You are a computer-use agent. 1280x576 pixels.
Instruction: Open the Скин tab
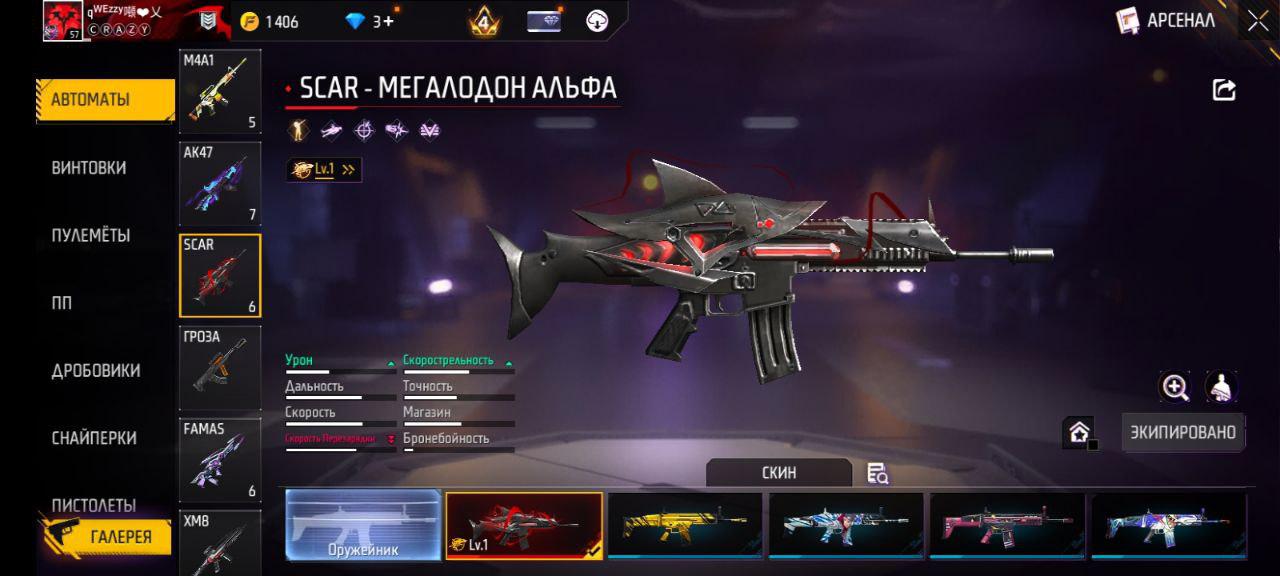pyautogui.click(x=779, y=473)
